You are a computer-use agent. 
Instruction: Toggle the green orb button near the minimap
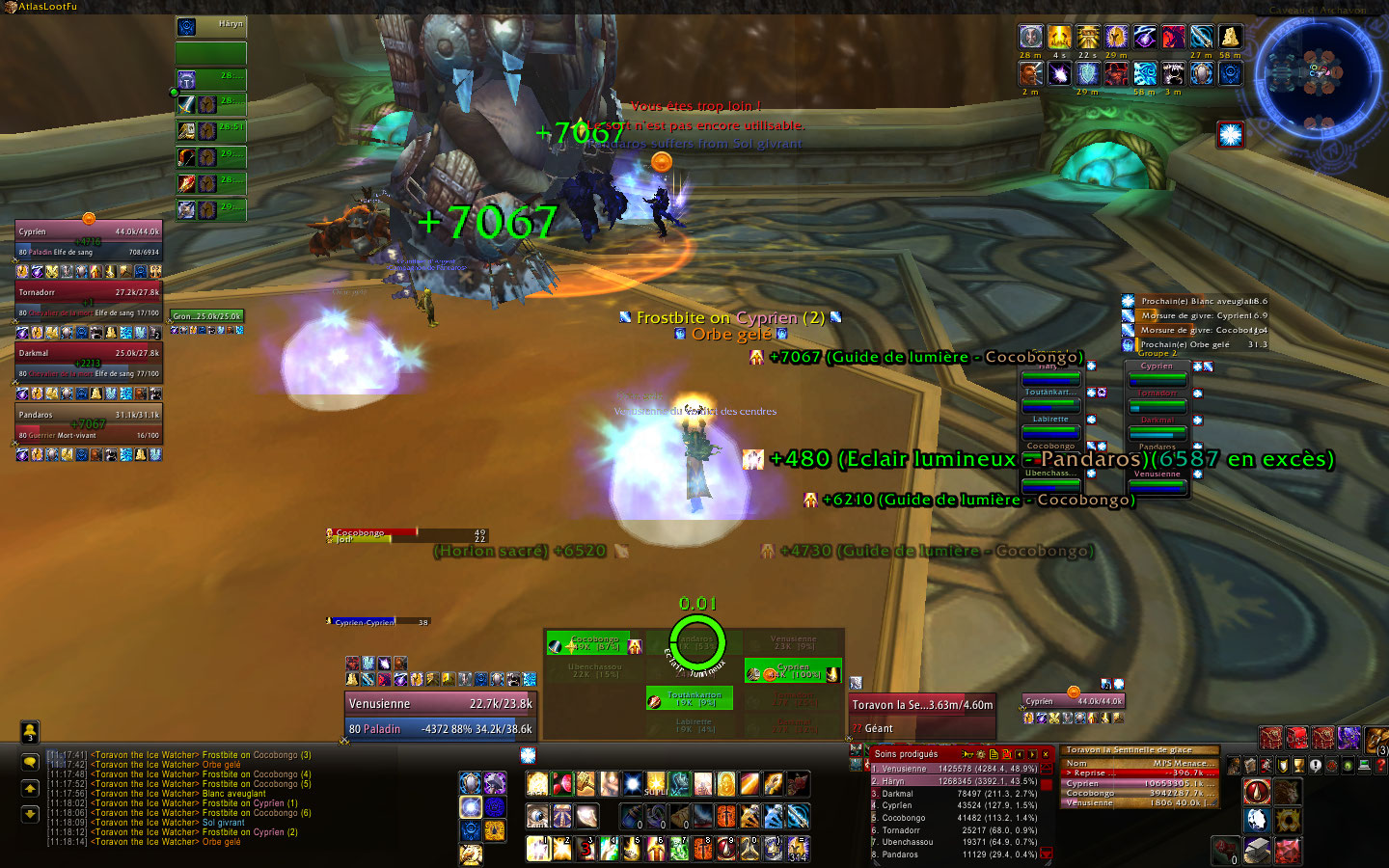1347,766
